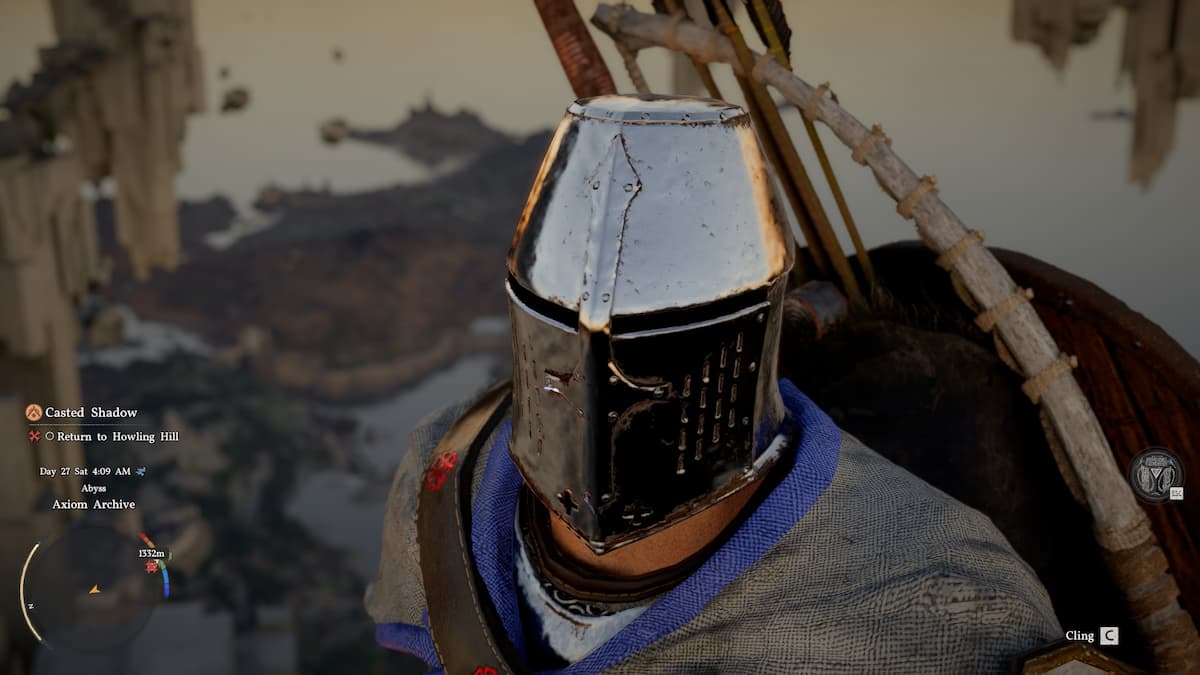Open the Casted Shadow quest tracker
Viewport: 1200px width, 675px height.
coord(91,412)
